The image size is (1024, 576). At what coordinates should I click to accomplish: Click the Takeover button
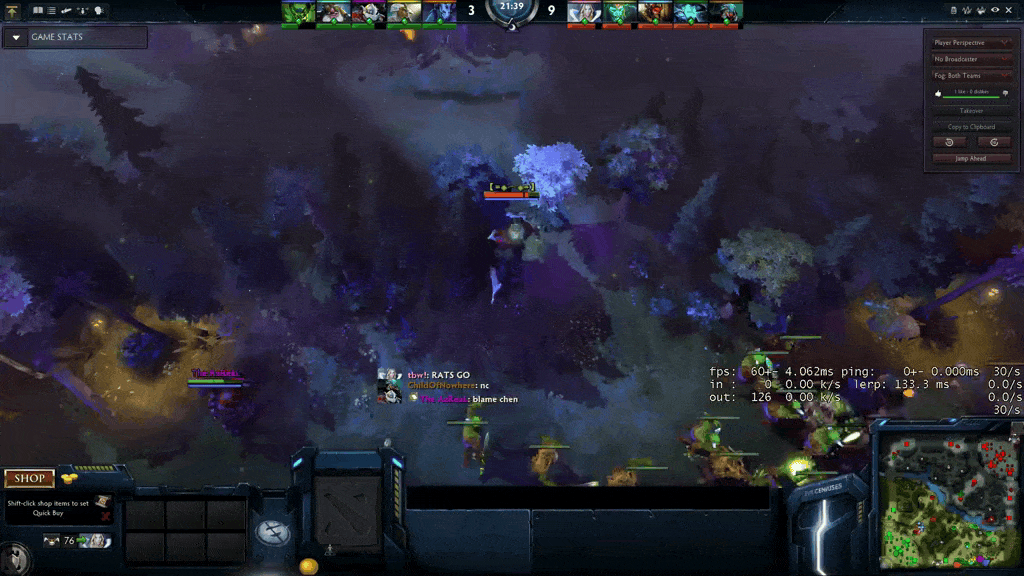pyautogui.click(x=971, y=111)
